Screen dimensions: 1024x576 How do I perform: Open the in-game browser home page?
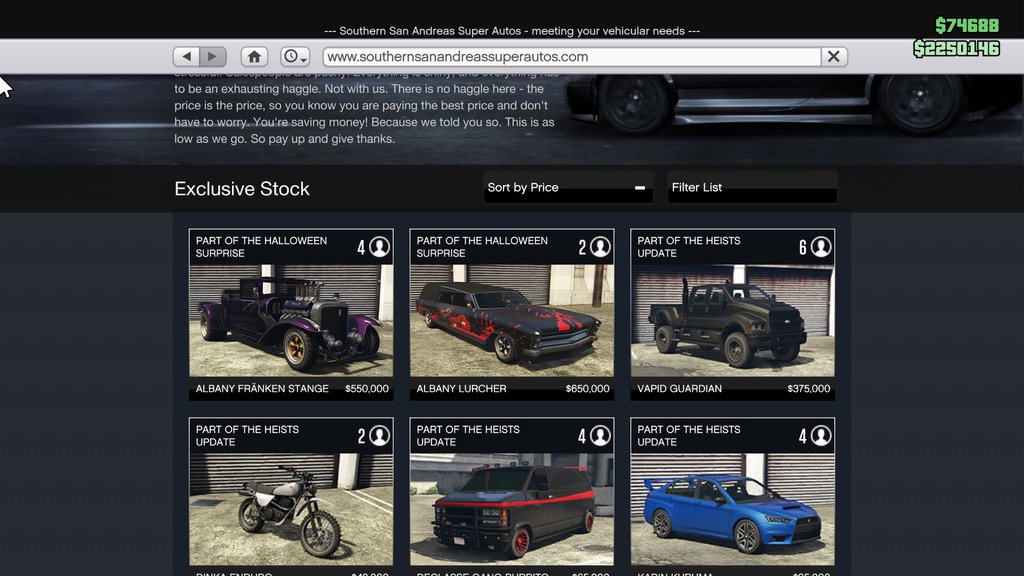tap(255, 57)
